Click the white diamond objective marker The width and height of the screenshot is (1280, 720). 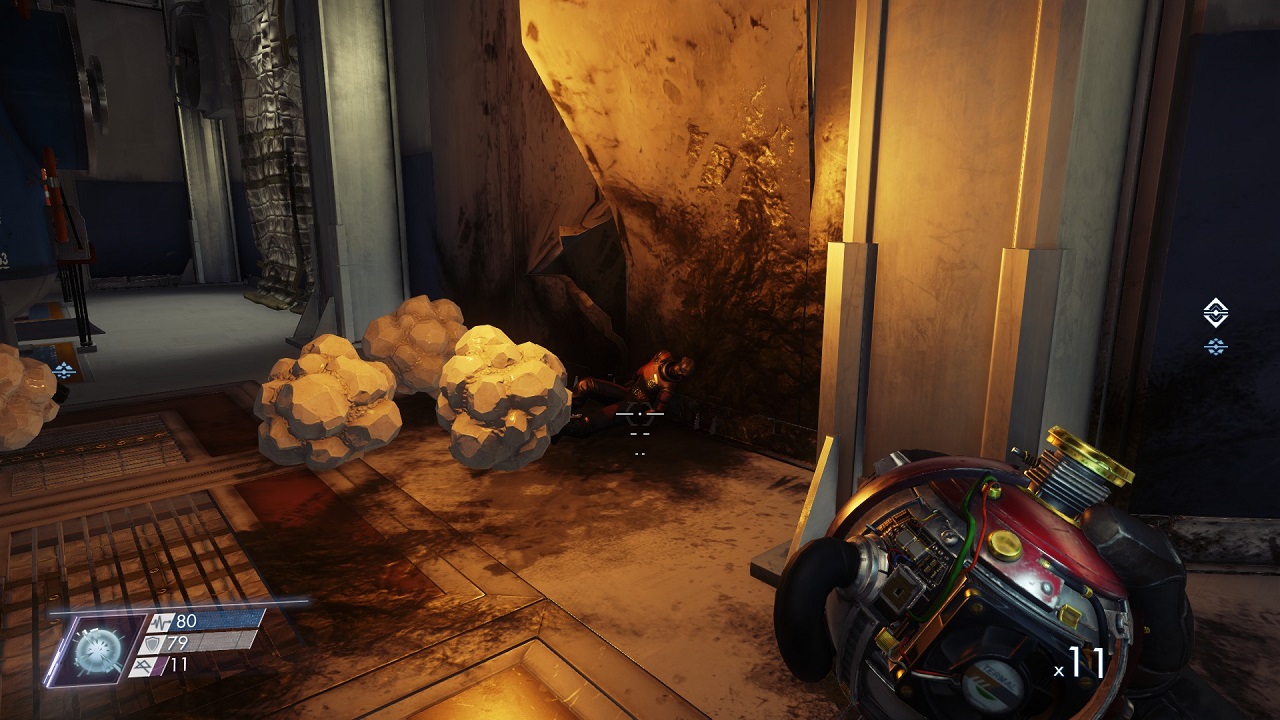click(1215, 312)
